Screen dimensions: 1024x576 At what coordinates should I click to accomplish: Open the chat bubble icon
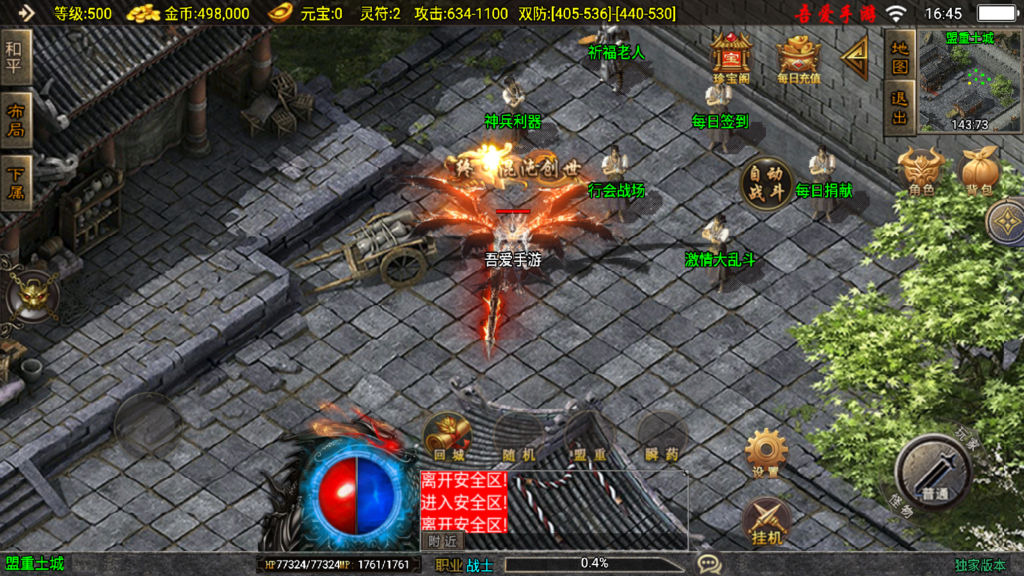709,564
